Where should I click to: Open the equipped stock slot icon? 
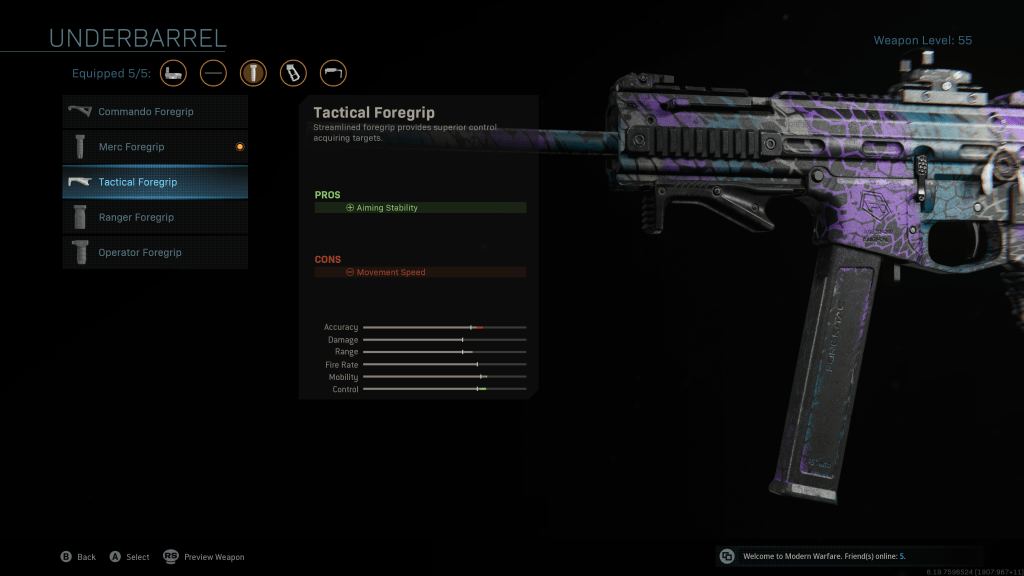coord(333,73)
